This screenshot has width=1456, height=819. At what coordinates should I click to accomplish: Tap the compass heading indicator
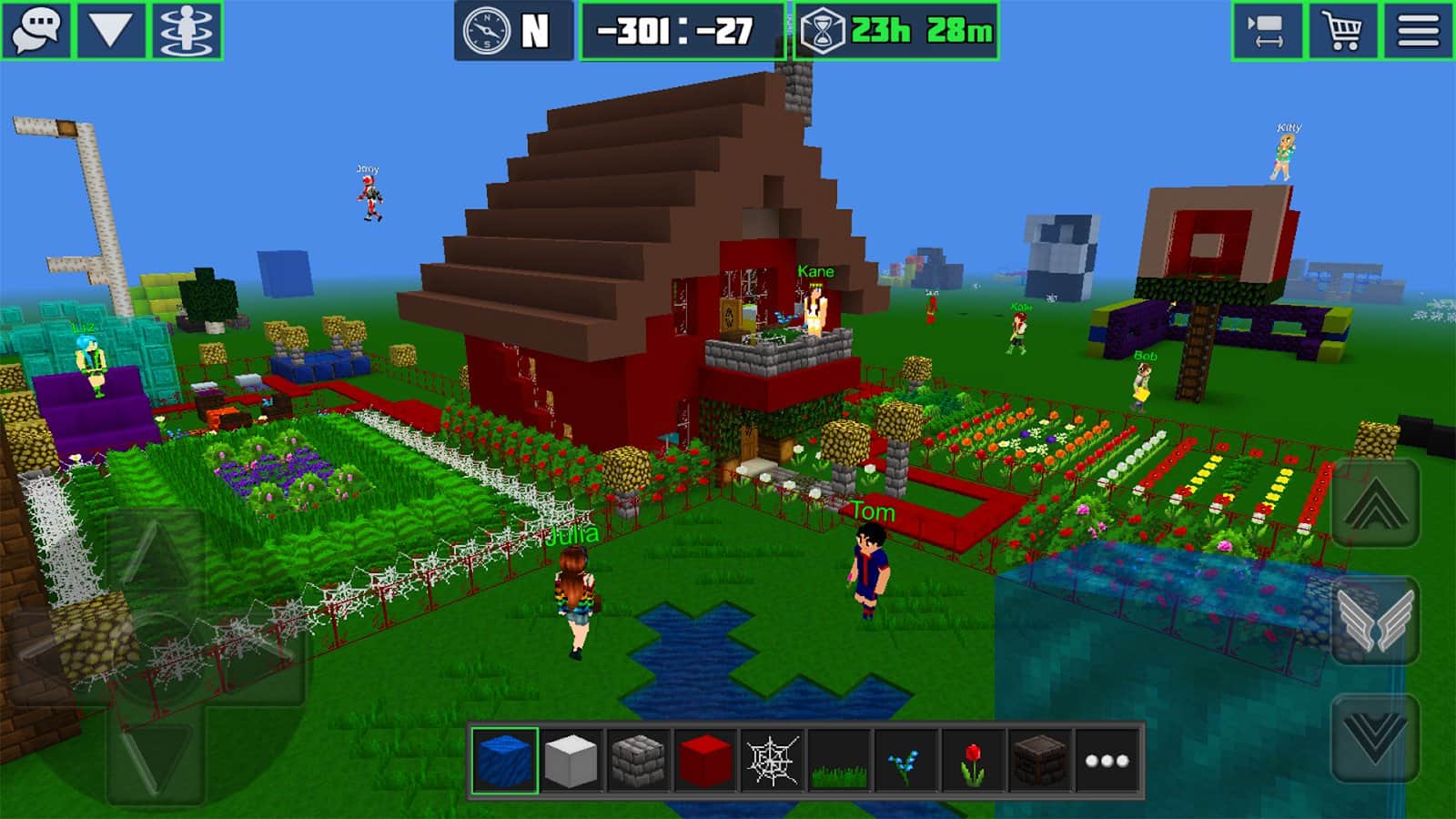click(x=513, y=31)
